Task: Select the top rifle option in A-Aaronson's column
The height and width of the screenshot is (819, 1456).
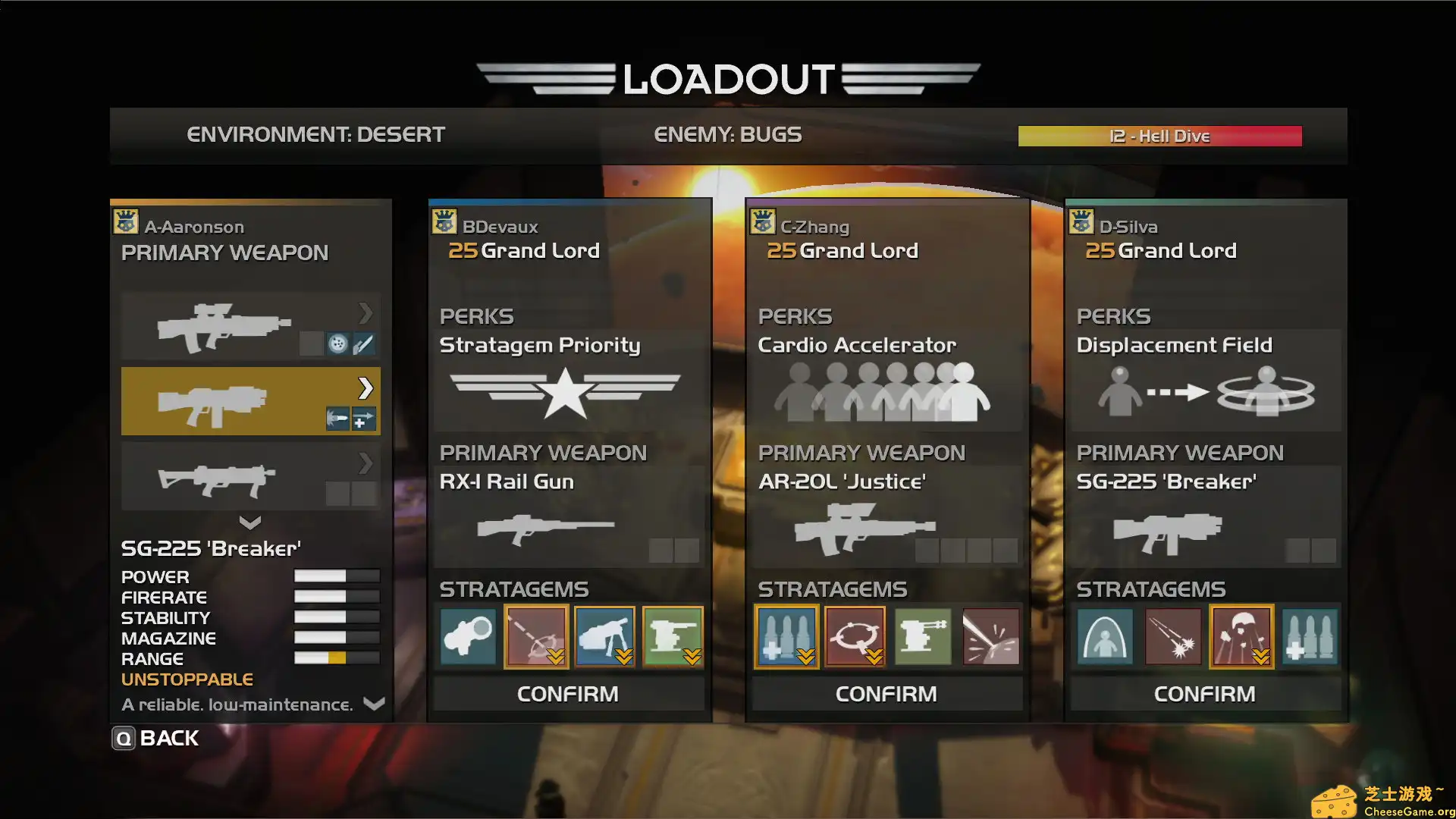Action: (227, 325)
